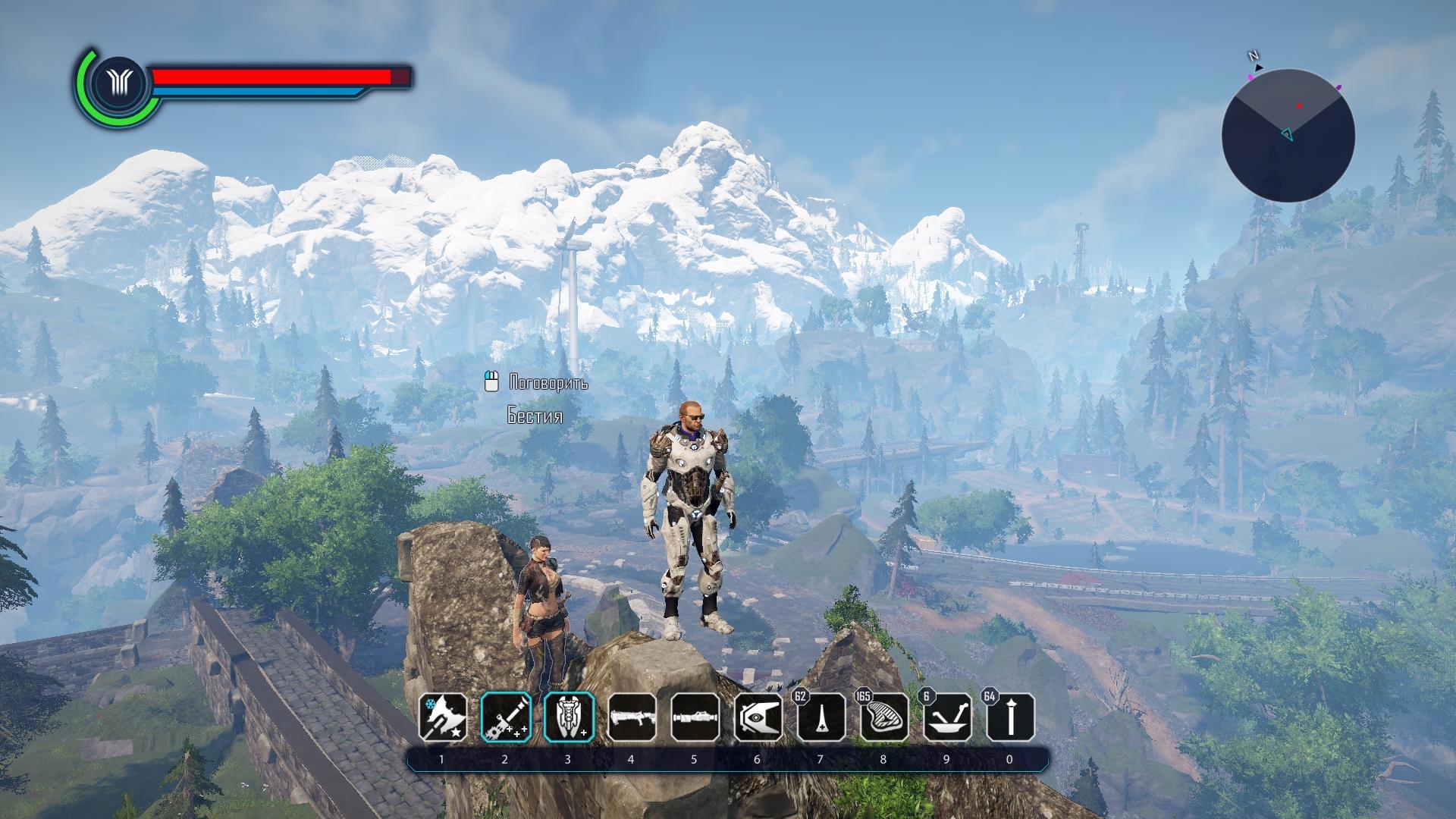1456x819 pixels.
Task: Select the frost battle axe in slot 1
Action: point(444,717)
